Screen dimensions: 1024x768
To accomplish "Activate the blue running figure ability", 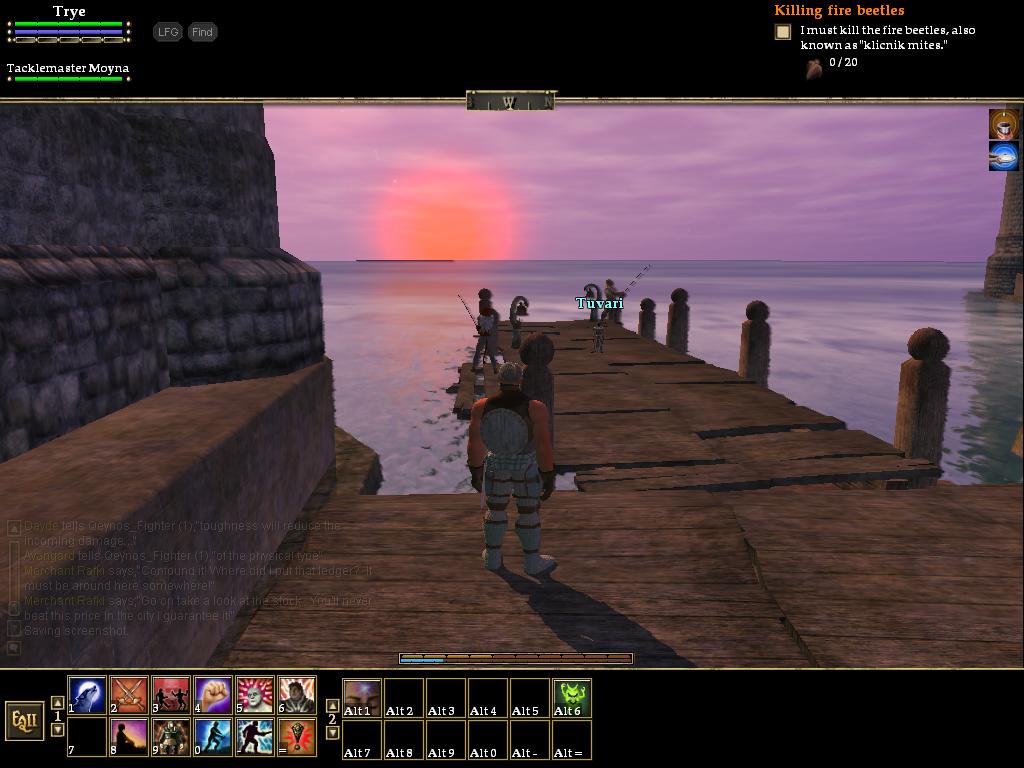I will click(214, 737).
